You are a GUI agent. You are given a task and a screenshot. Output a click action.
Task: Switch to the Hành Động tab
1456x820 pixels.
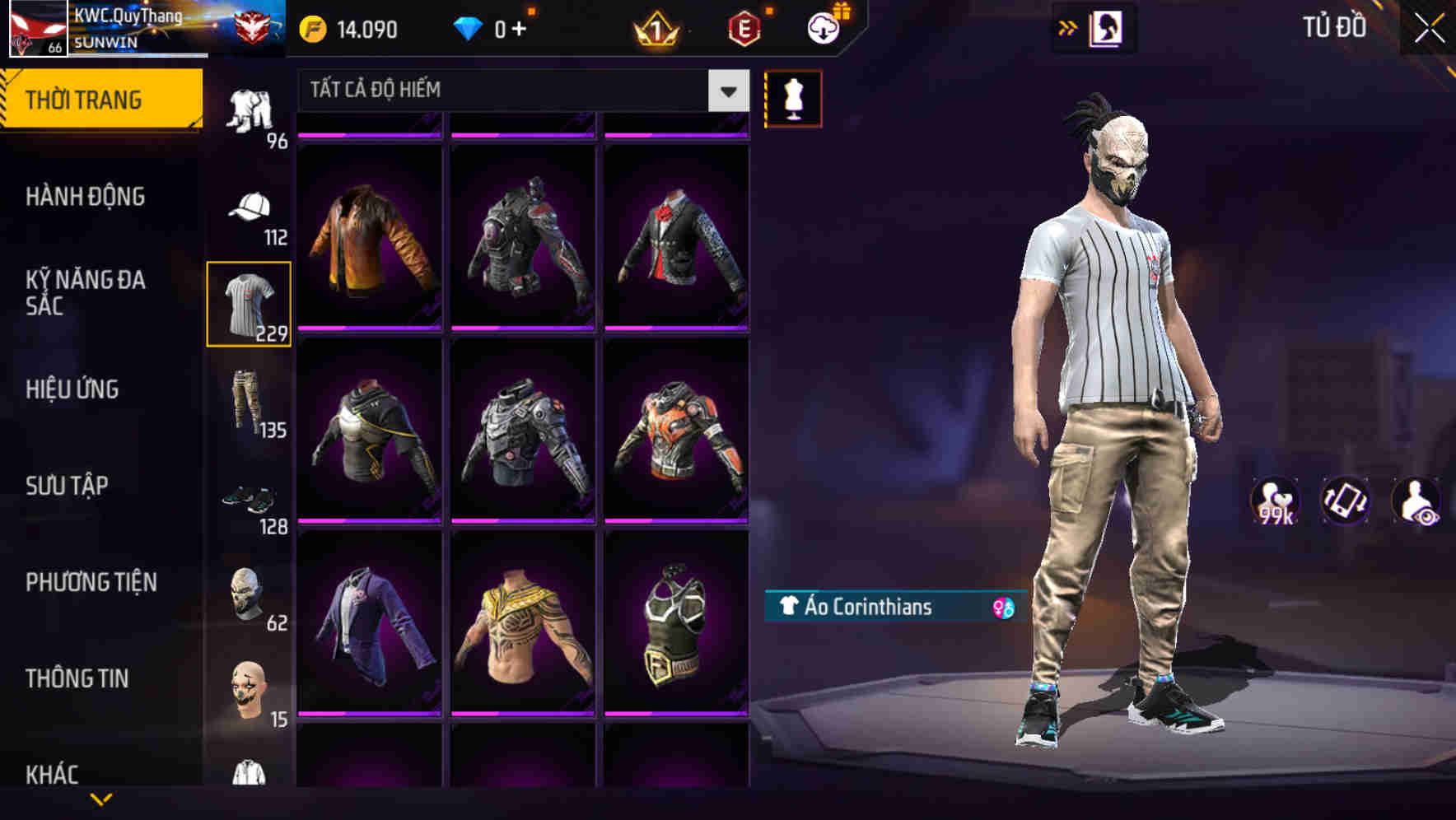pyautogui.click(x=85, y=196)
